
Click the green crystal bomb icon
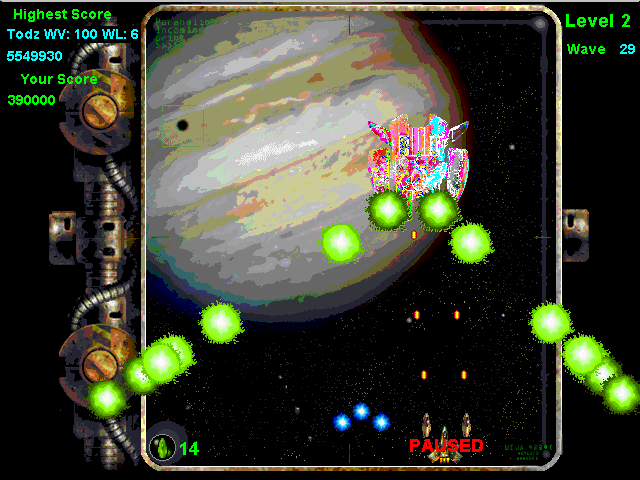[161, 446]
